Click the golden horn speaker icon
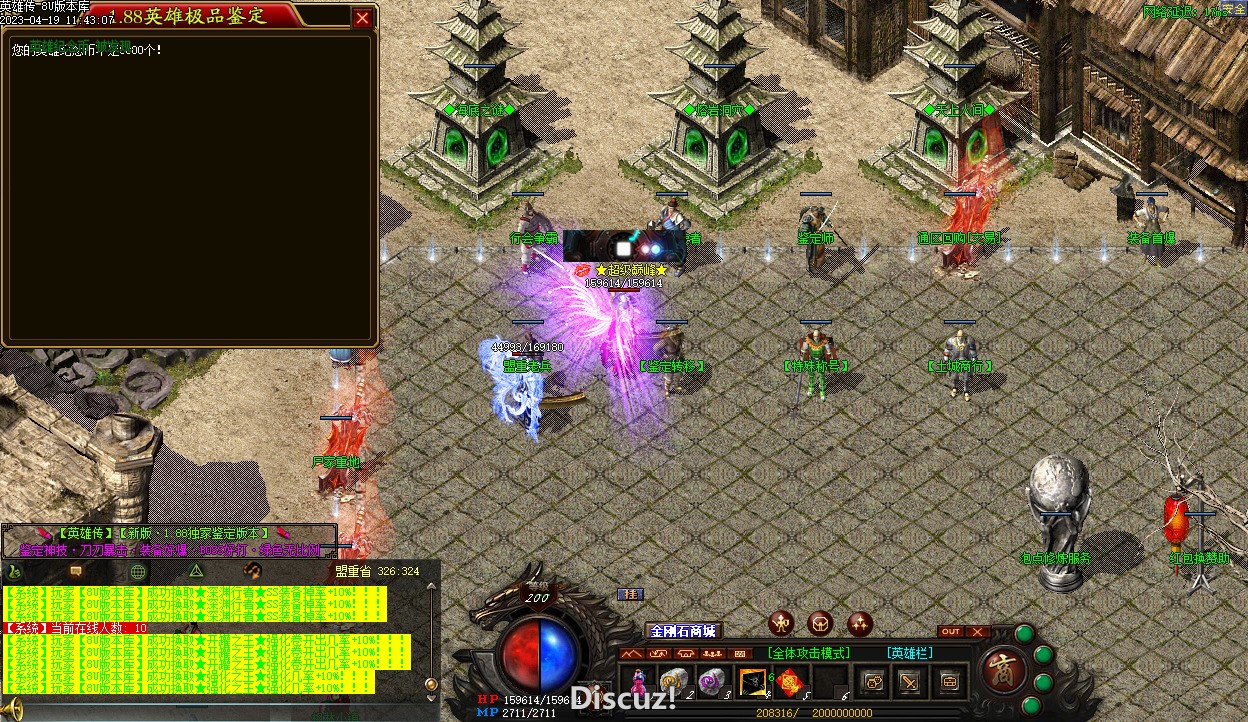 13,711
